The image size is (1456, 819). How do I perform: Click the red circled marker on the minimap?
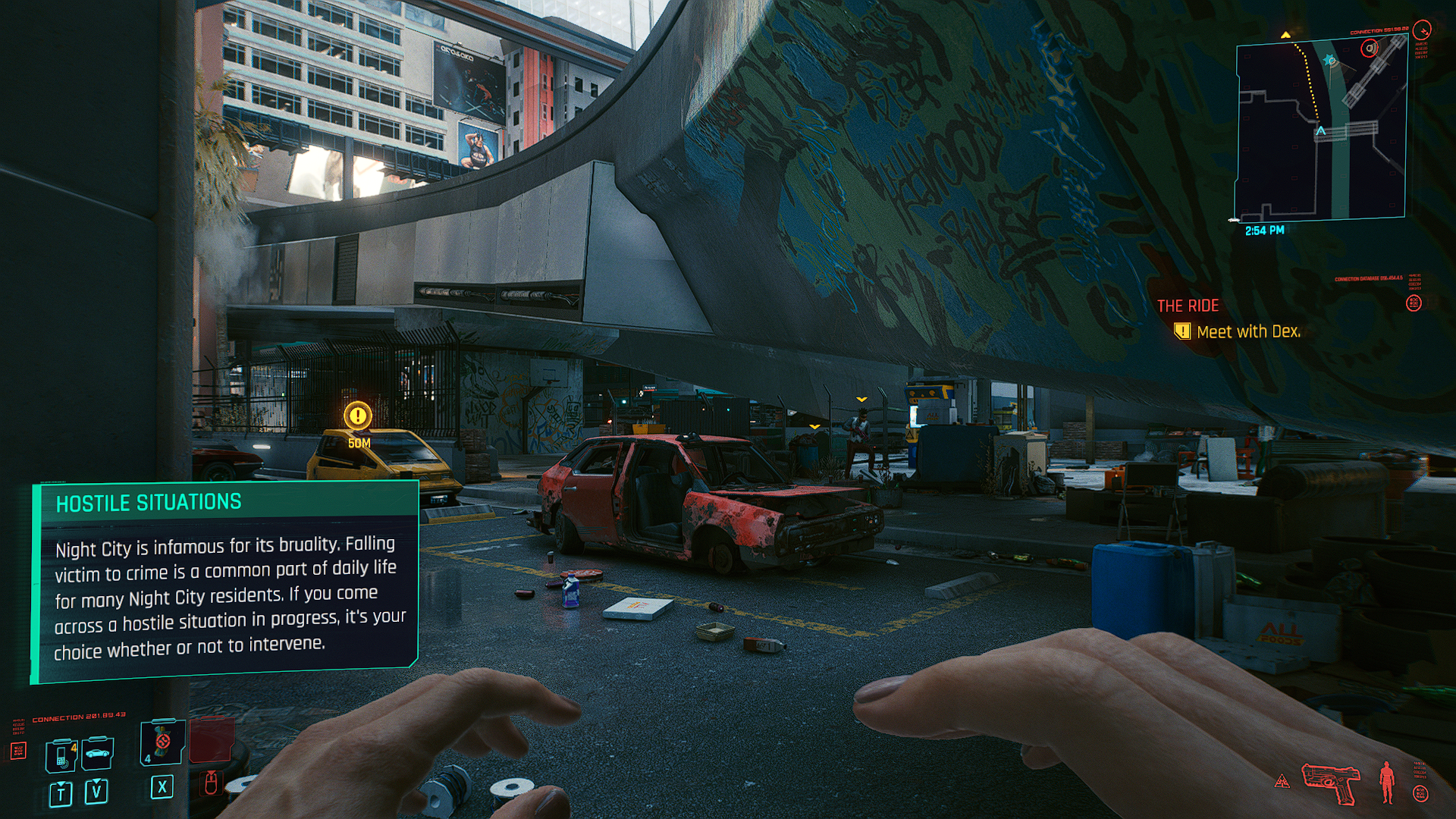[1369, 49]
